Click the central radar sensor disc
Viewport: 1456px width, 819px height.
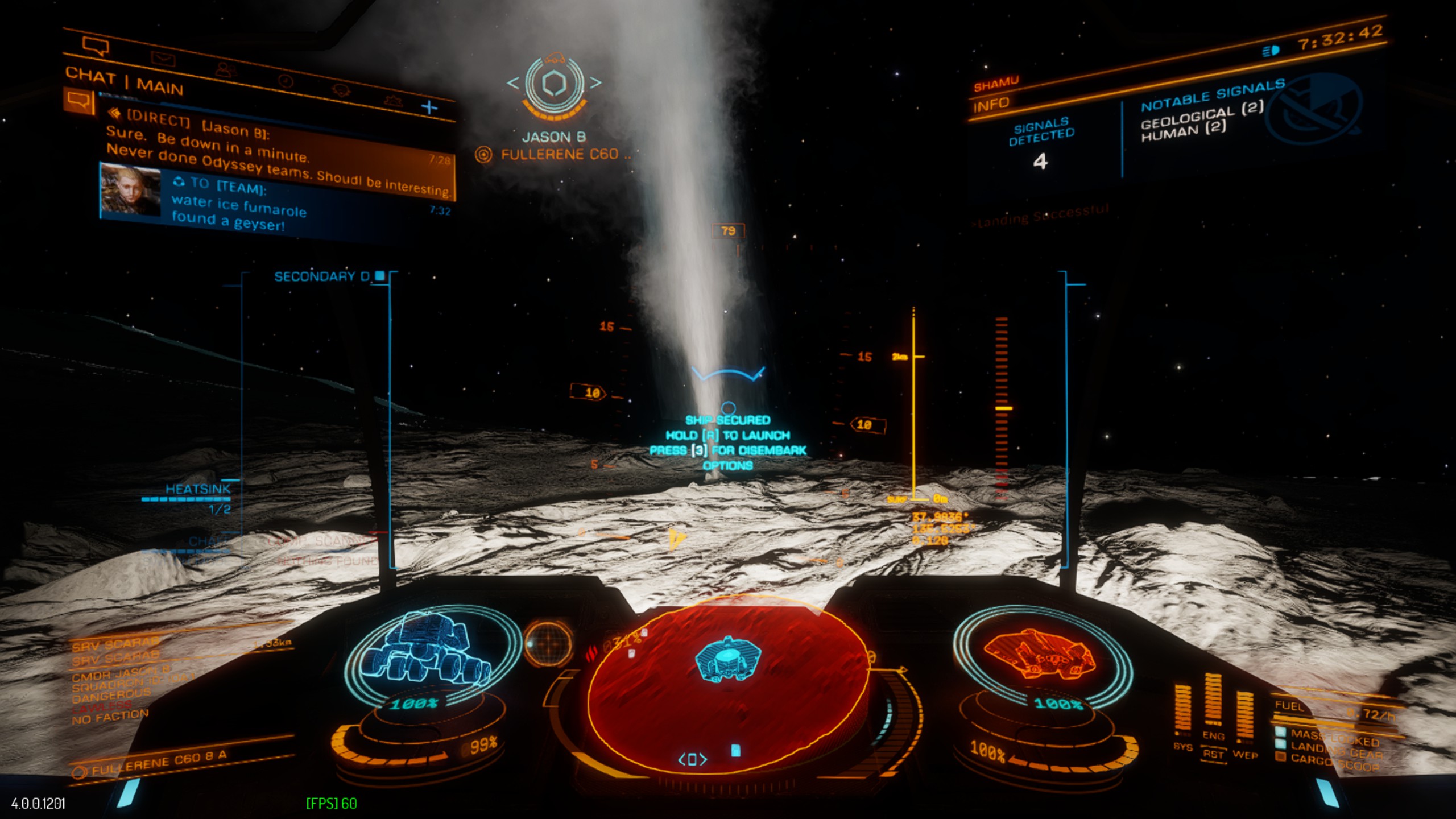click(727, 682)
